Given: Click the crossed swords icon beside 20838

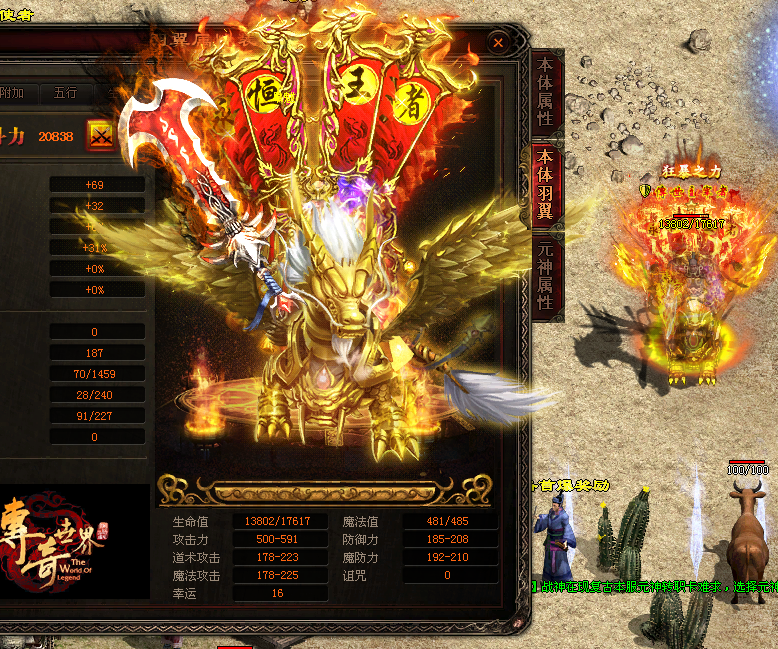Looking at the screenshot, I should [x=101, y=136].
